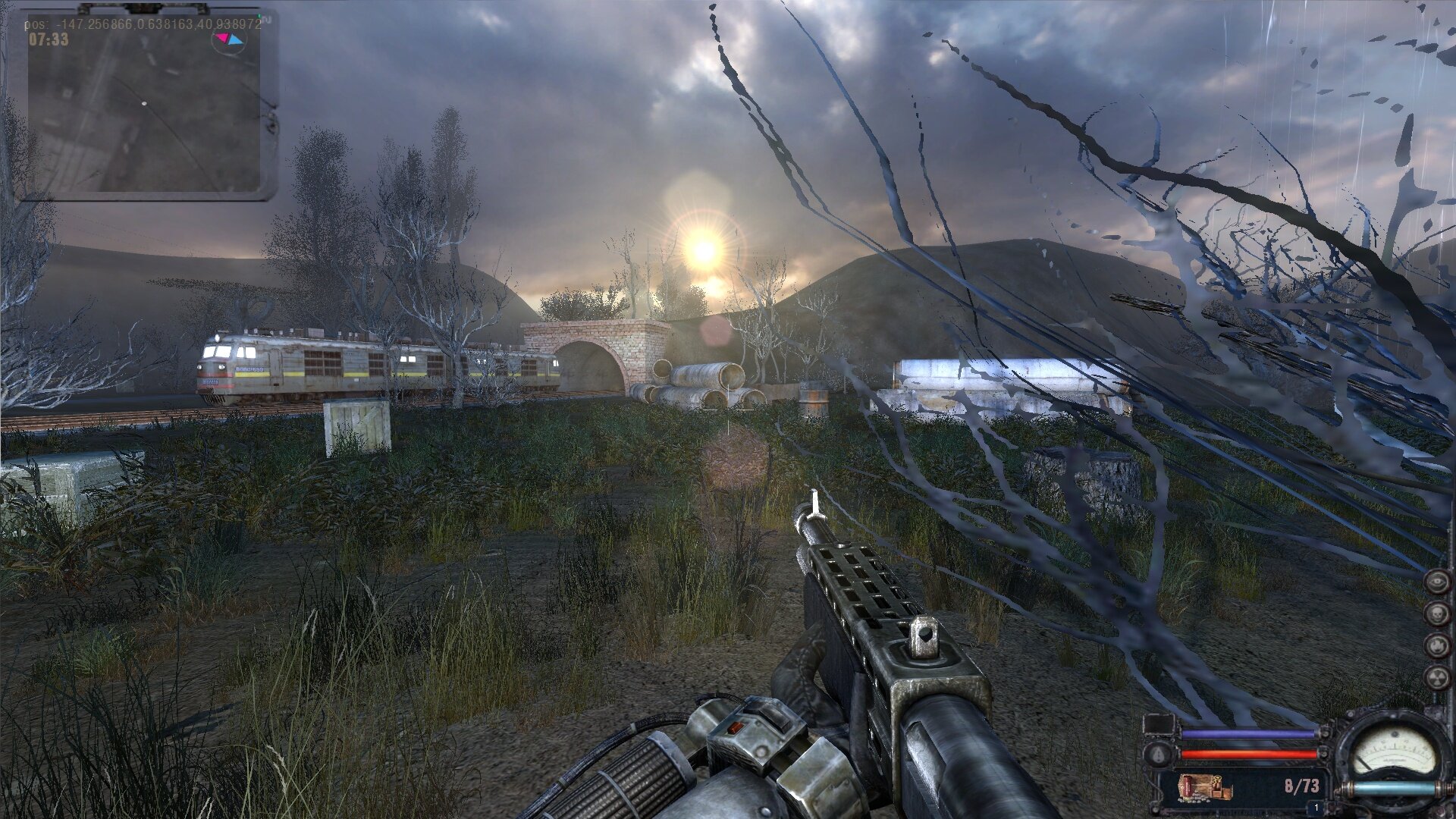Click the skull status icon
The height and width of the screenshot is (819, 1456).
[x=1437, y=613]
